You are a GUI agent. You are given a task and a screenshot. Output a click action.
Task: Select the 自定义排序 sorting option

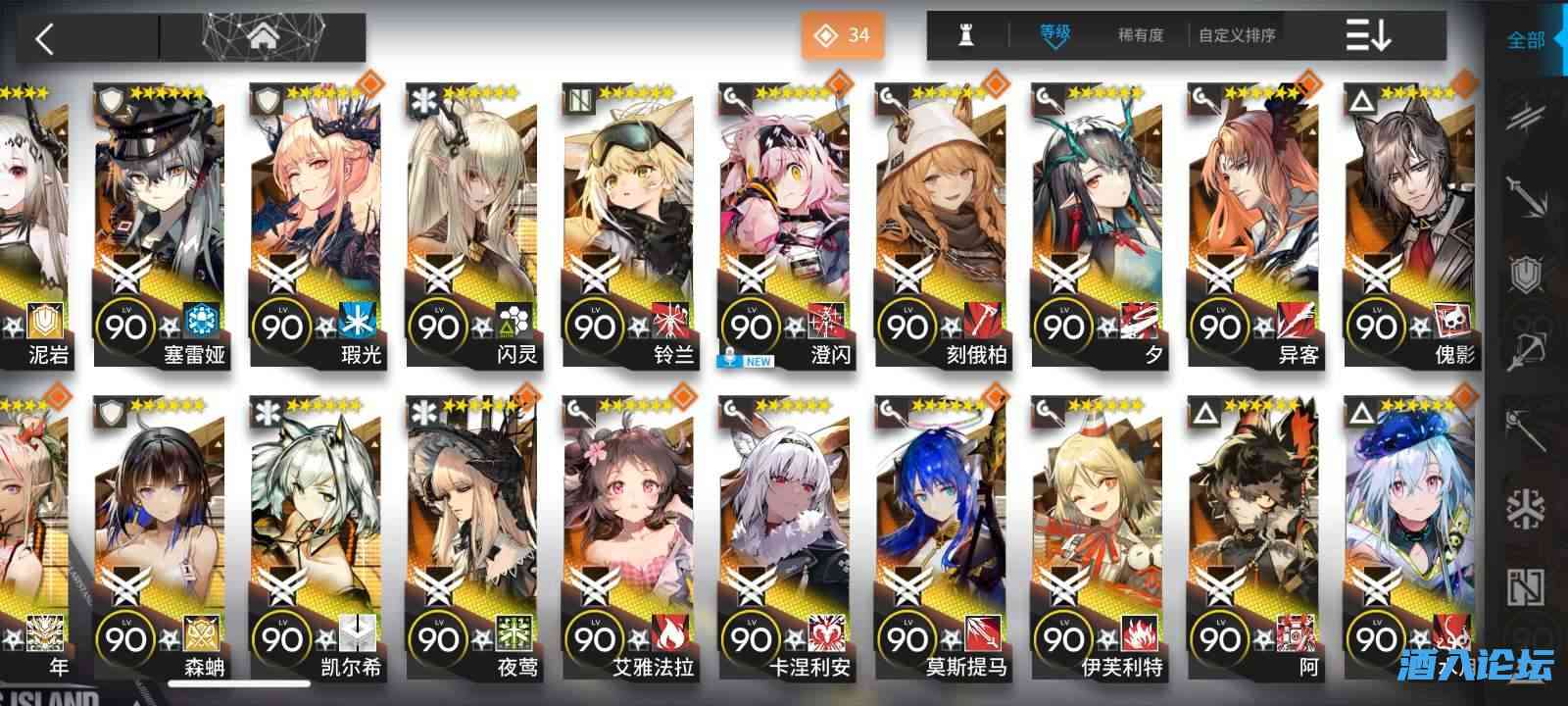coord(1238,33)
